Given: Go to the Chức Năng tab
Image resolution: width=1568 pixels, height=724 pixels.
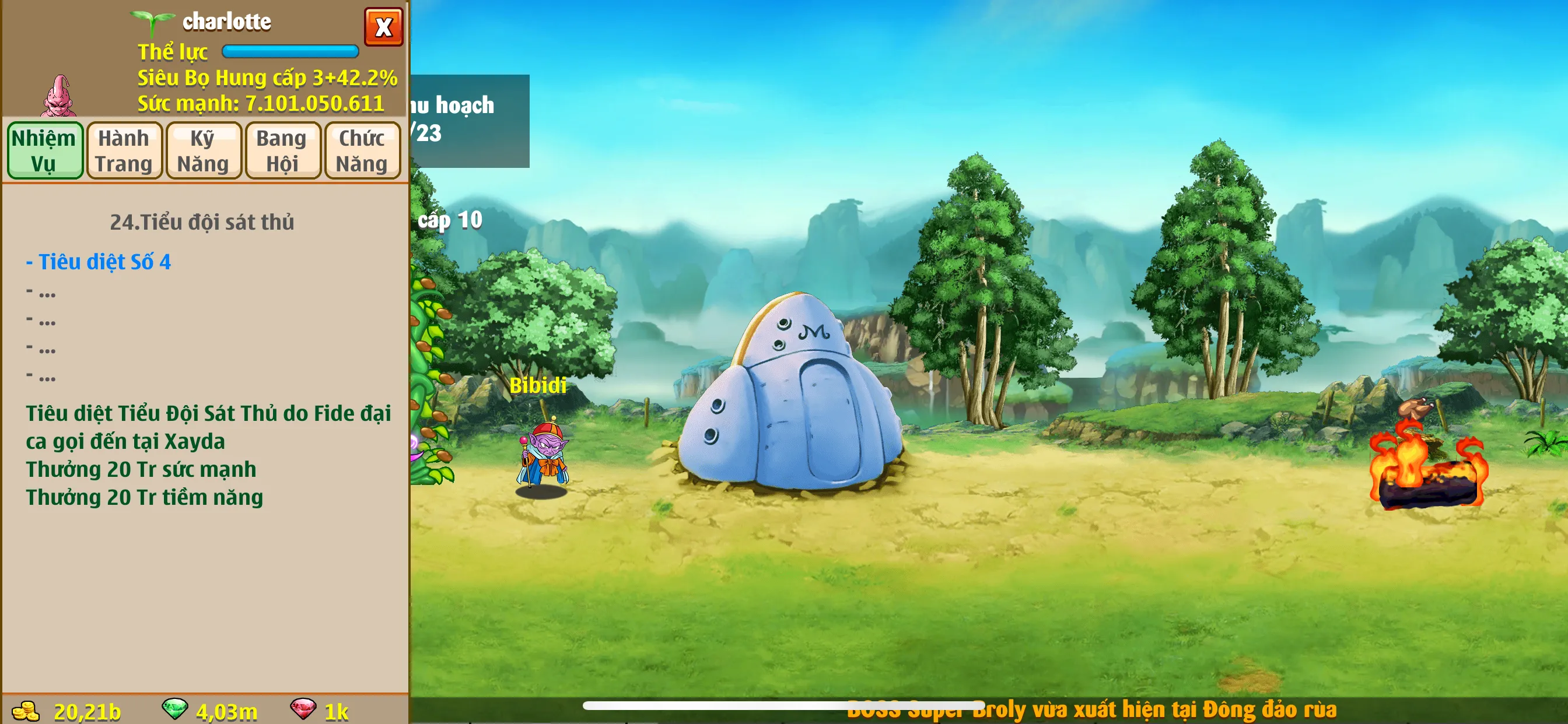Looking at the screenshot, I should 362,150.
